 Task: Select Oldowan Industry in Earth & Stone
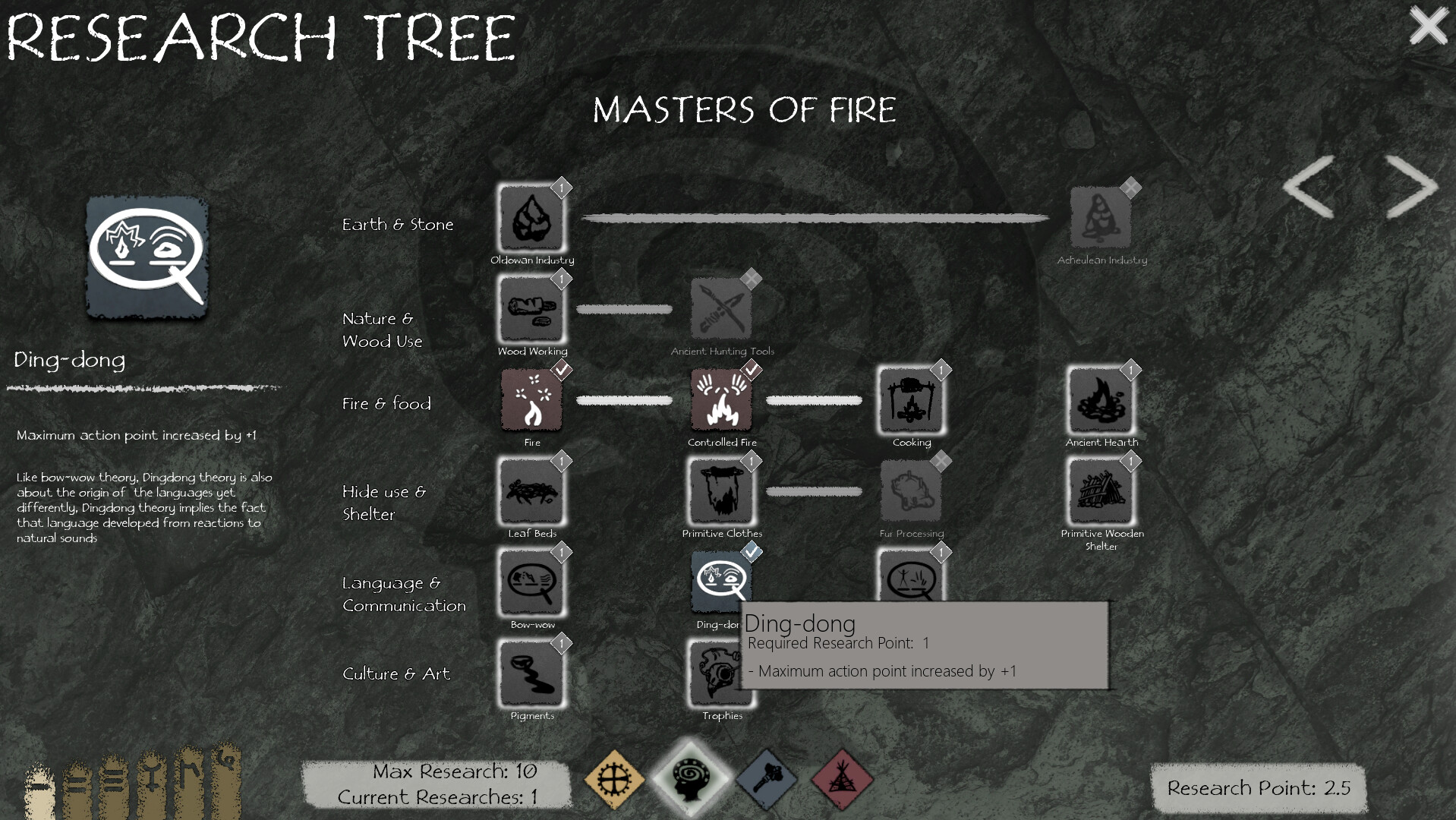pos(531,220)
